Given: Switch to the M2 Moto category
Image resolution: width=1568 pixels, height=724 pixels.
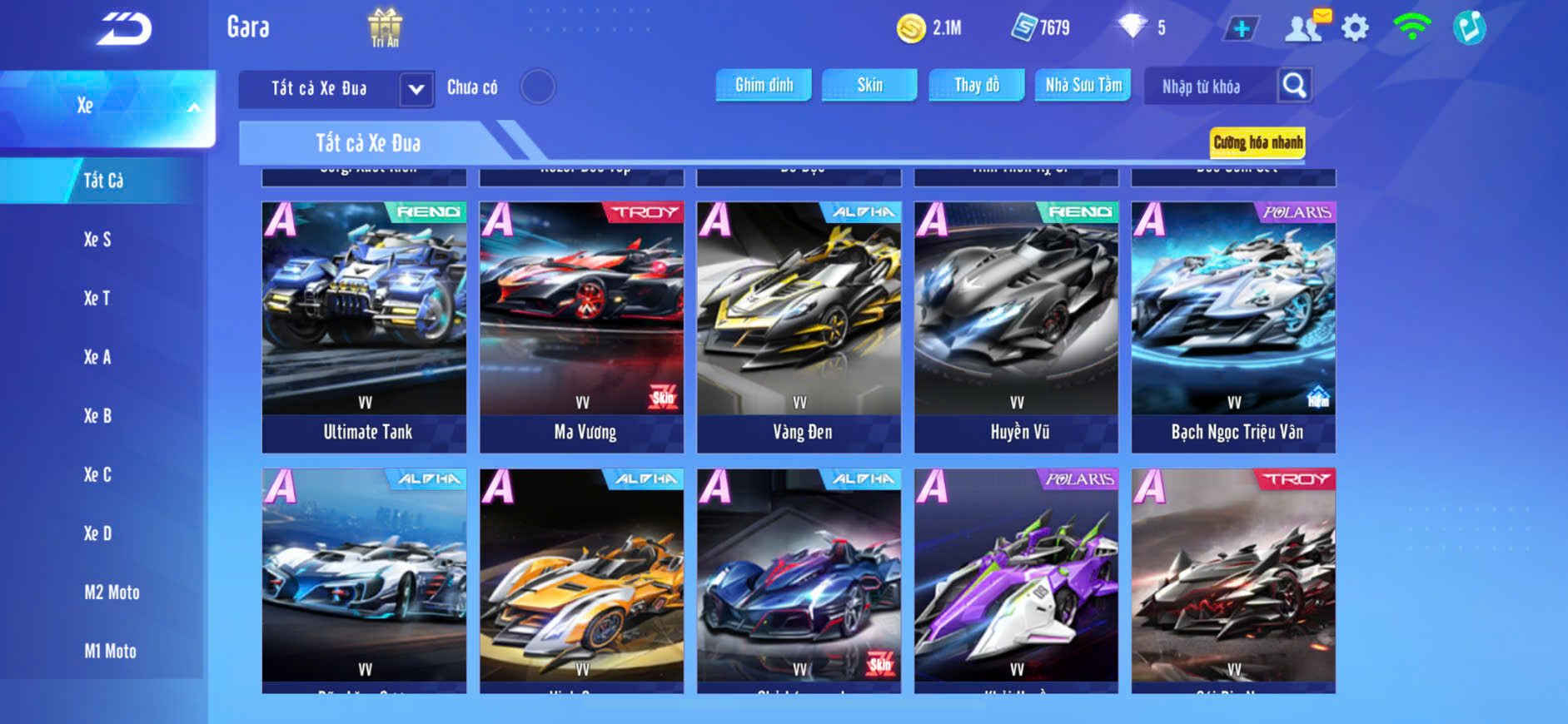Looking at the screenshot, I should (x=112, y=593).
